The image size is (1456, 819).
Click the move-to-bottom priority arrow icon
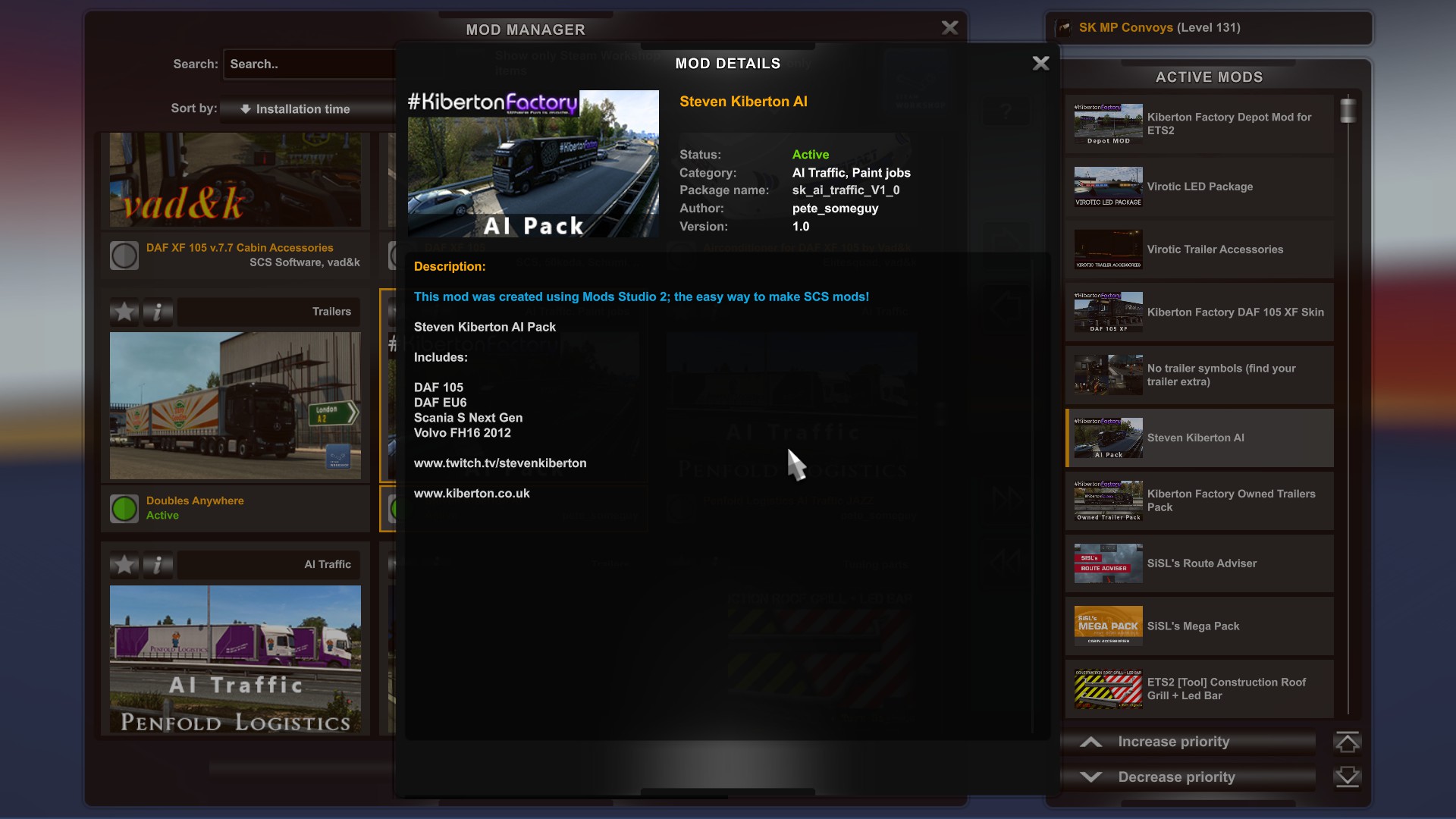[x=1349, y=777]
